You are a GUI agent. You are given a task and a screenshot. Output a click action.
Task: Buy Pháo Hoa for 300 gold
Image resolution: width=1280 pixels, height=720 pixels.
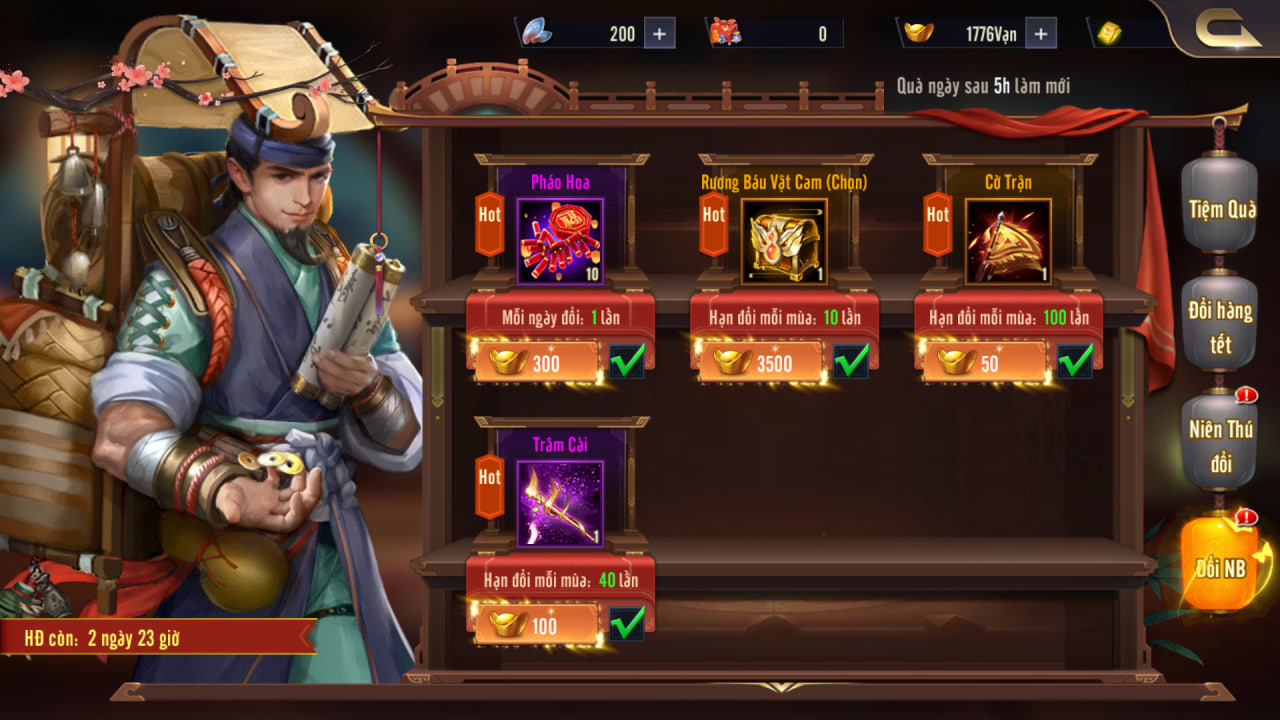coord(536,363)
